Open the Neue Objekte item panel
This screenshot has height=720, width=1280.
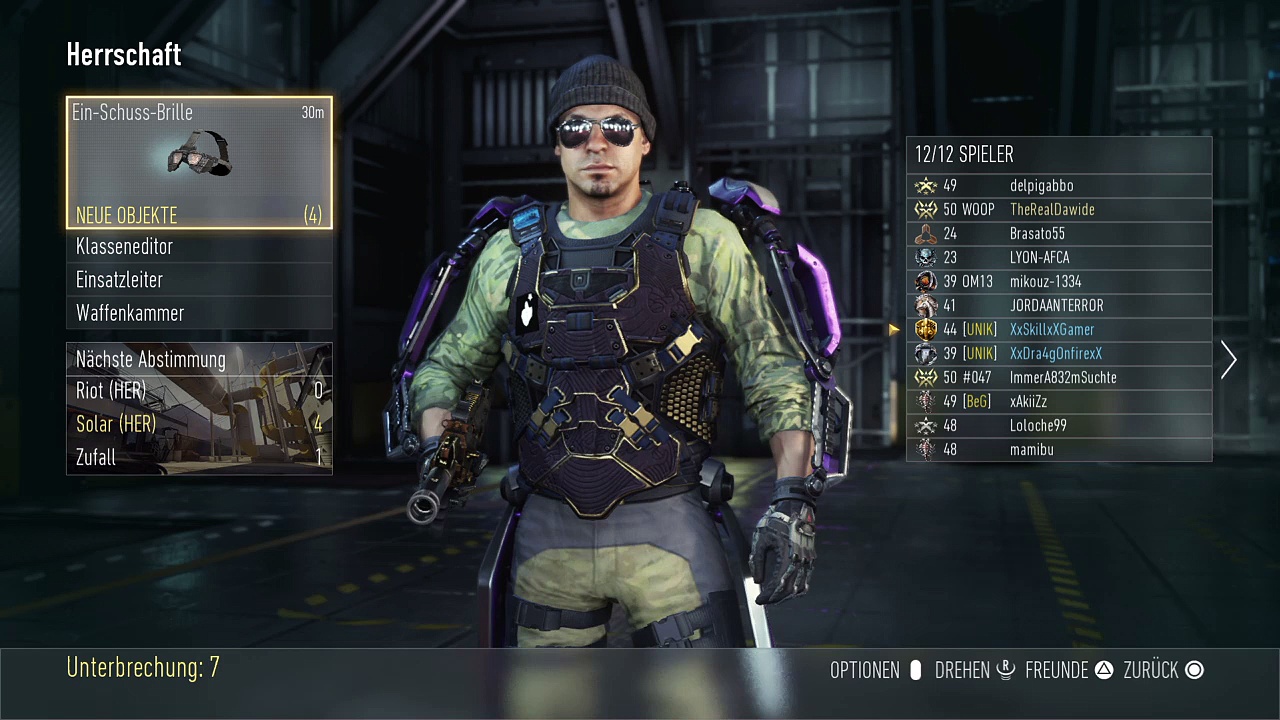pos(199,163)
